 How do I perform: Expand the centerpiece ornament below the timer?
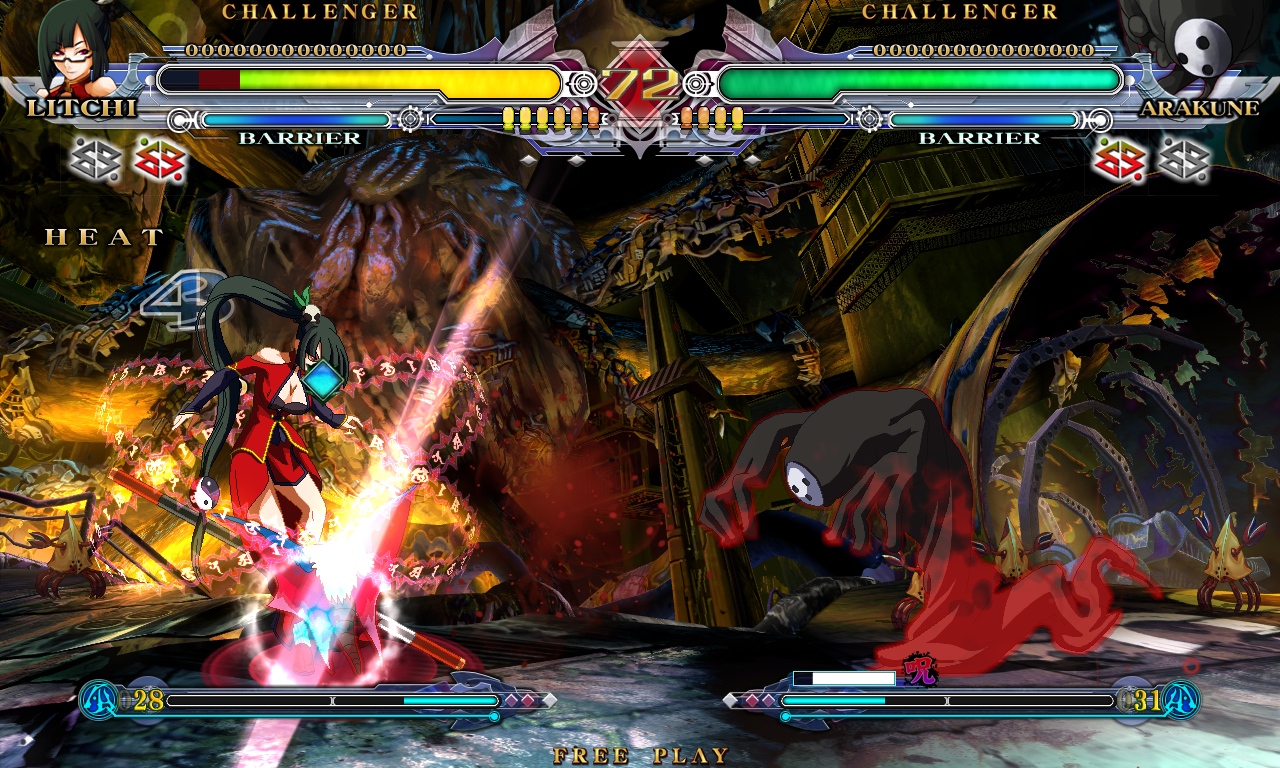[x=640, y=140]
